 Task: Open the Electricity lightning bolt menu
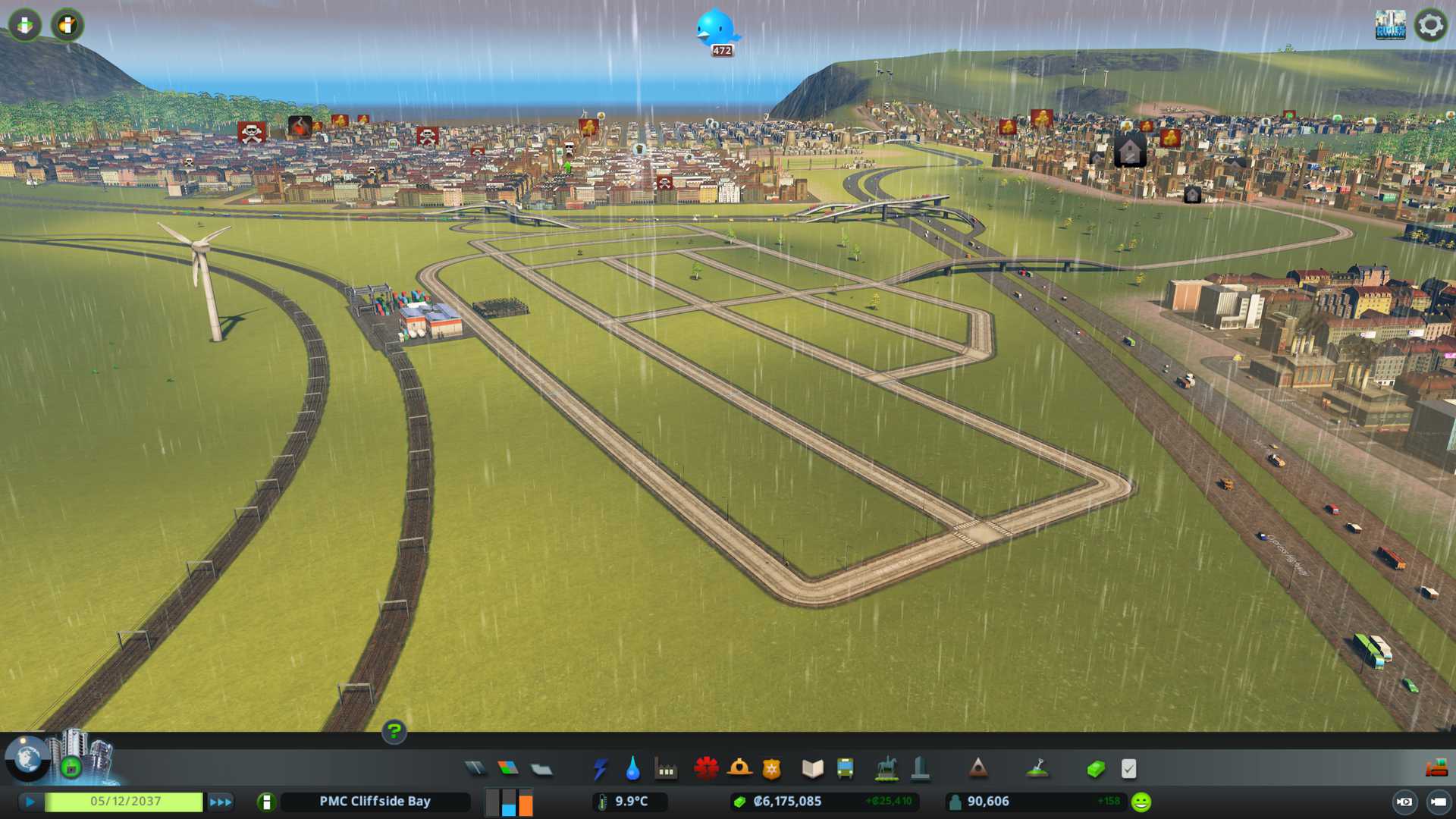(x=600, y=769)
